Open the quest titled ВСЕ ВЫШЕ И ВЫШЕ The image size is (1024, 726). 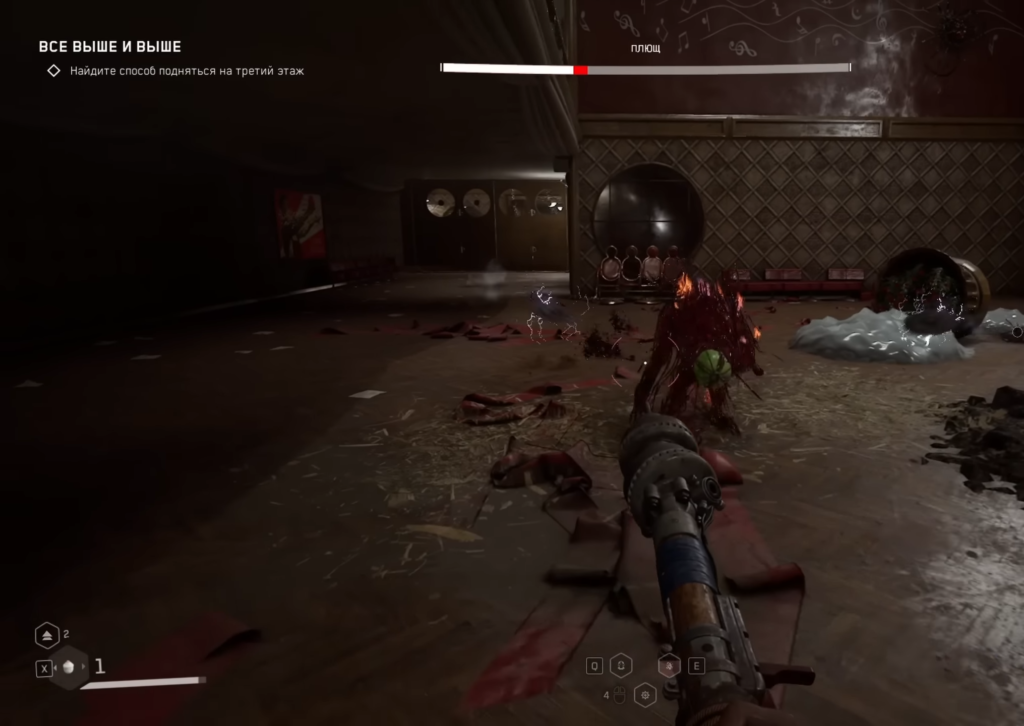109,47
